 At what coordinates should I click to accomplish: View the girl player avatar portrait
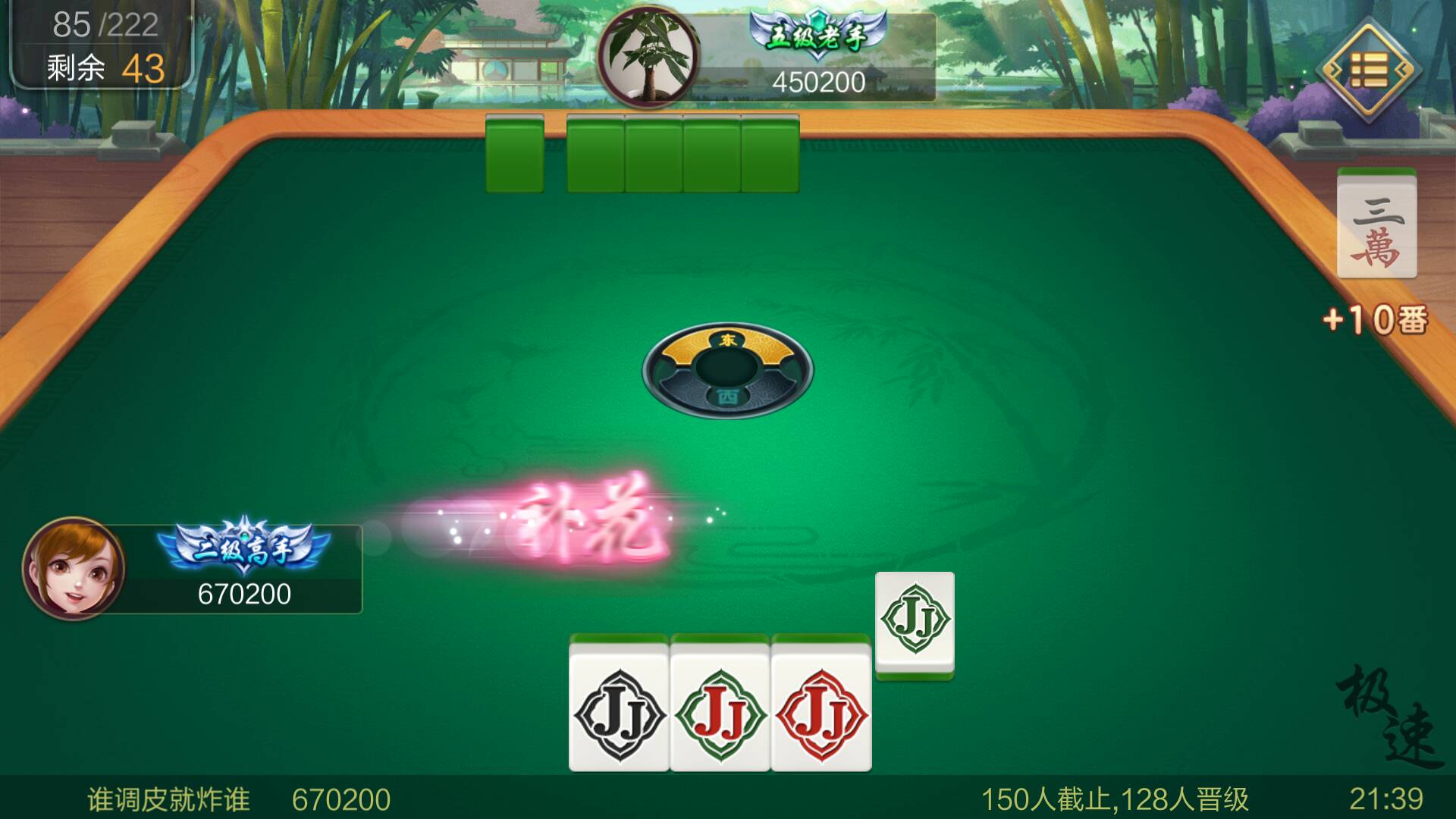point(74,568)
